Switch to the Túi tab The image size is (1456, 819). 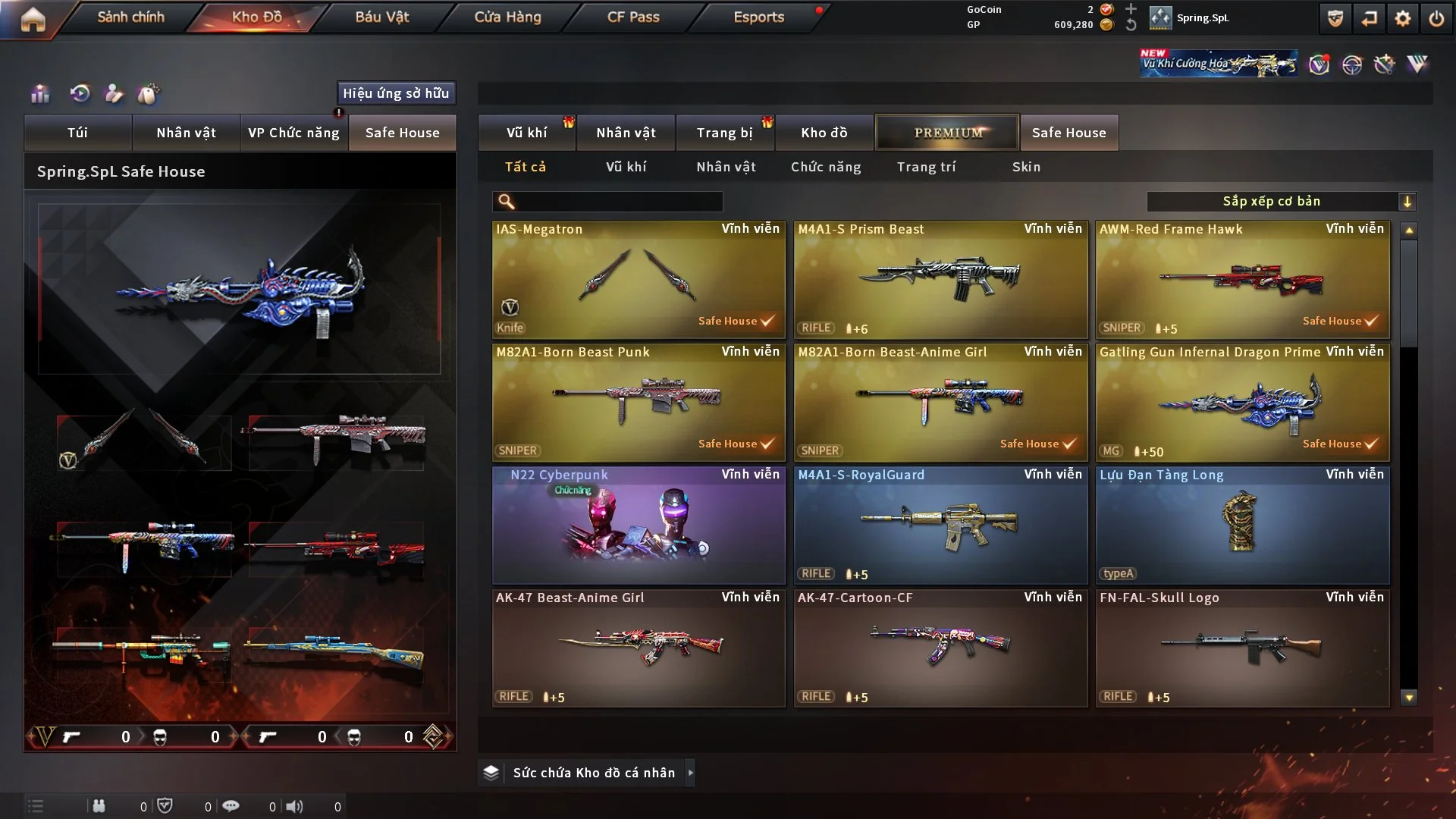point(77,133)
